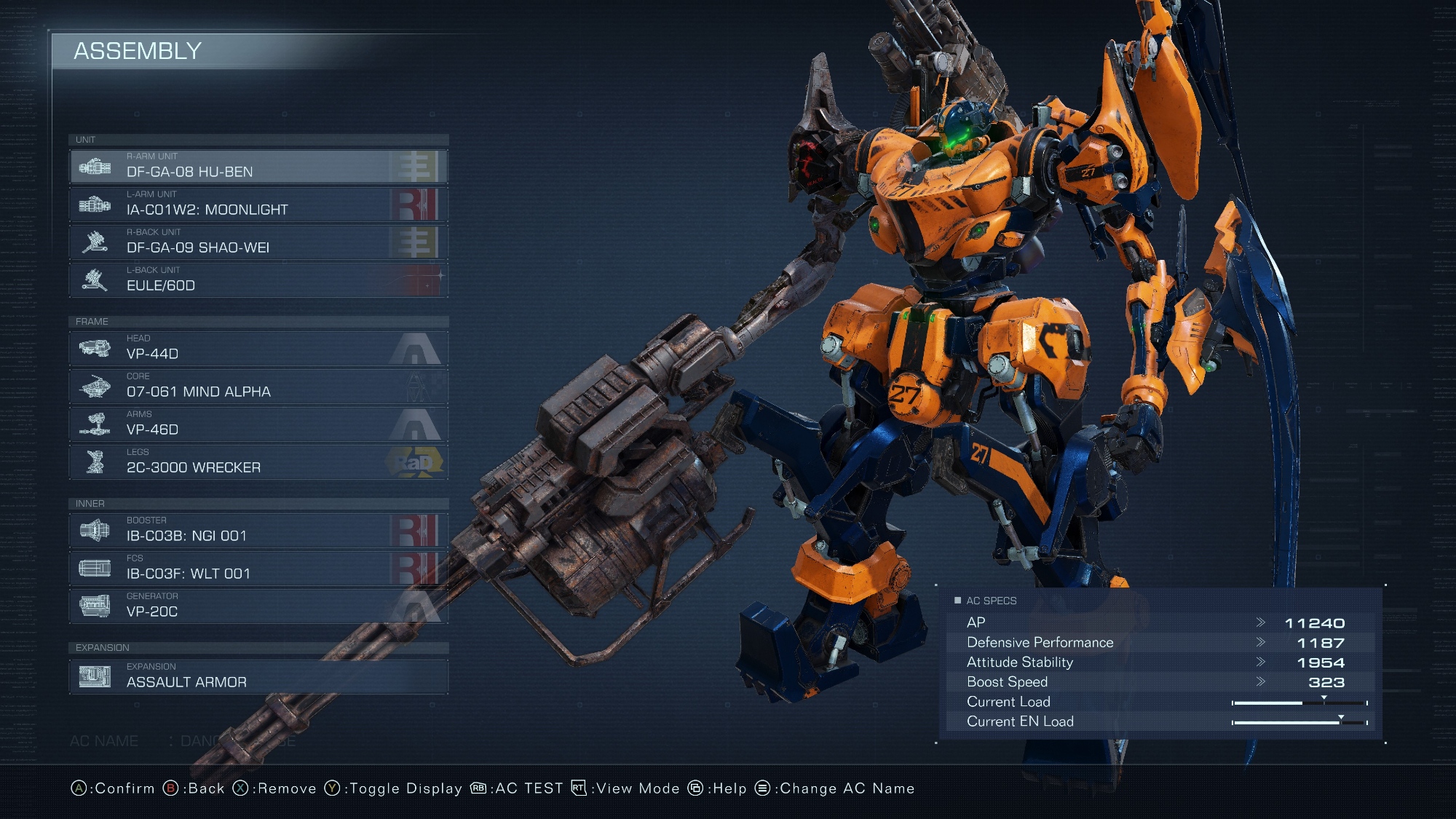Open the HEAD VP-44D part slot

[258, 349]
